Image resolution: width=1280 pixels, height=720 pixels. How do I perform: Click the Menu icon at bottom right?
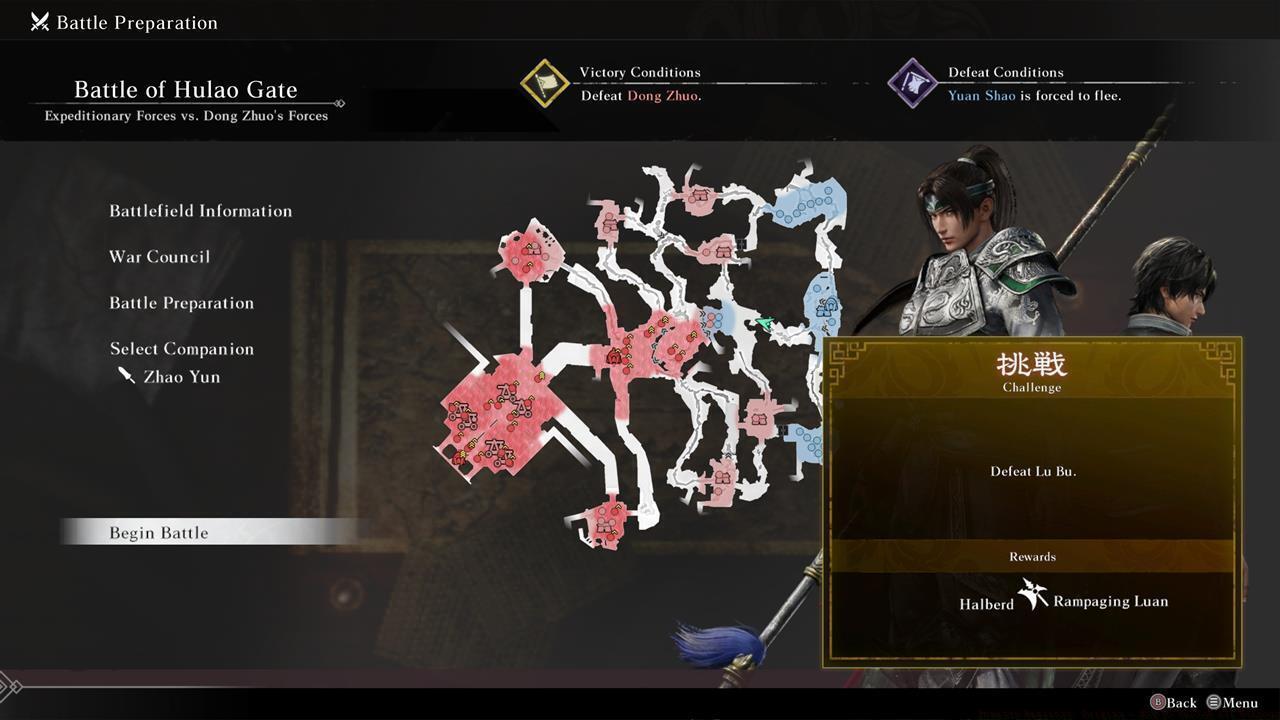click(x=1216, y=703)
